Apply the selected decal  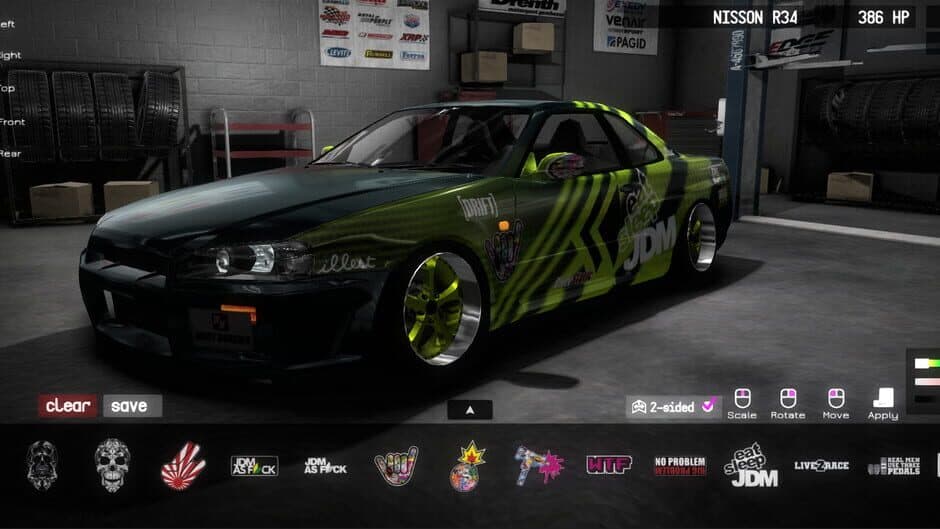pyautogui.click(x=882, y=401)
